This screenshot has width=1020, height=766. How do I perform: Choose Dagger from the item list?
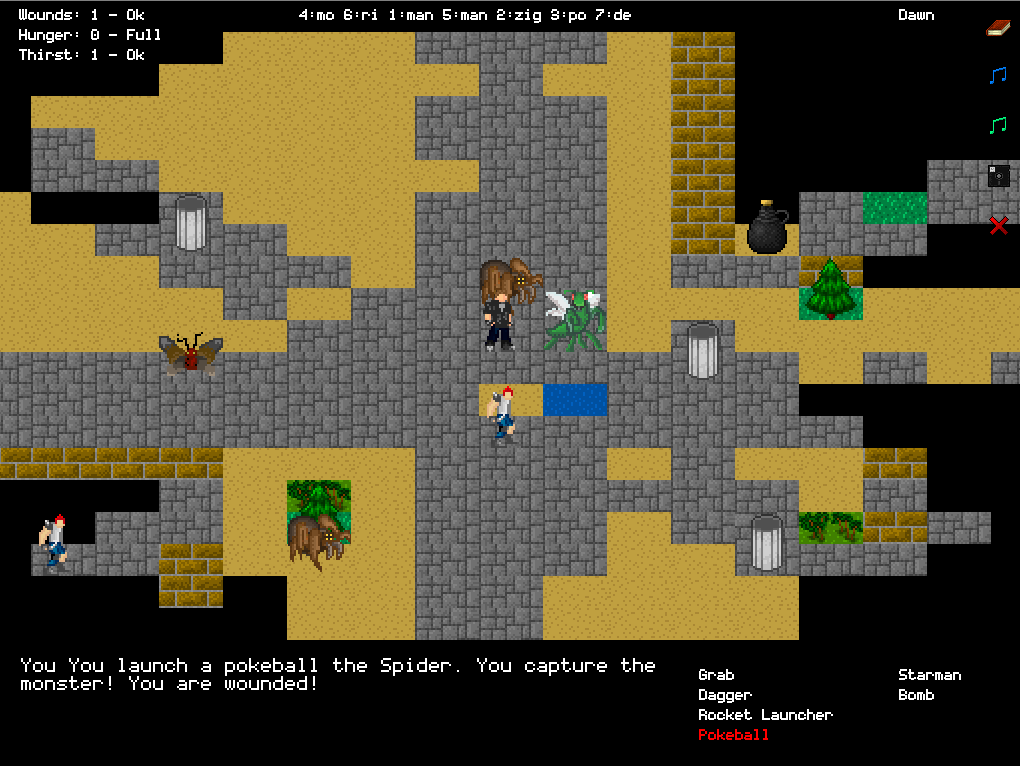click(725, 695)
